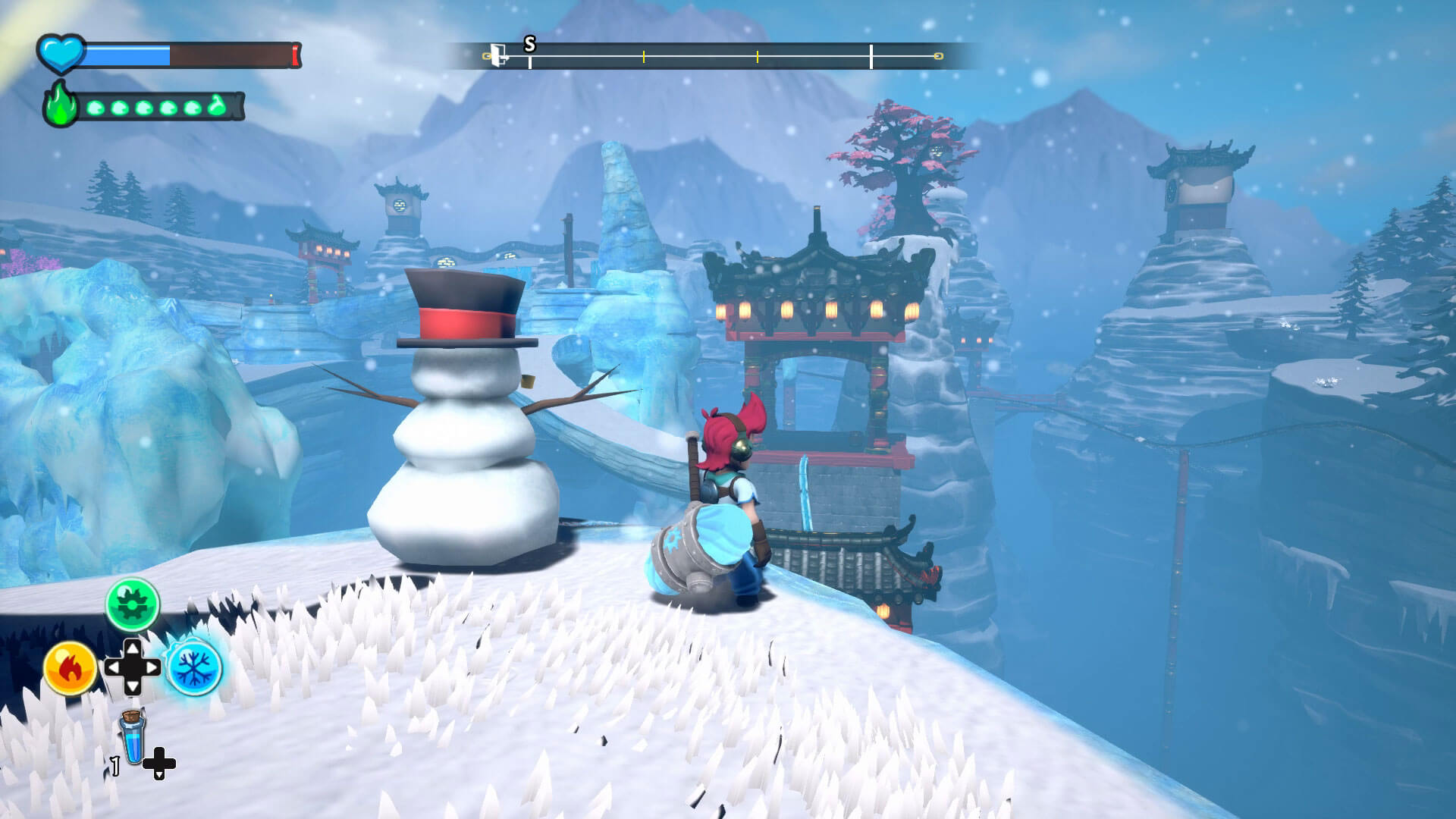Enable the green nature element orb
Viewport: 1456px width, 819px height.
133,604
